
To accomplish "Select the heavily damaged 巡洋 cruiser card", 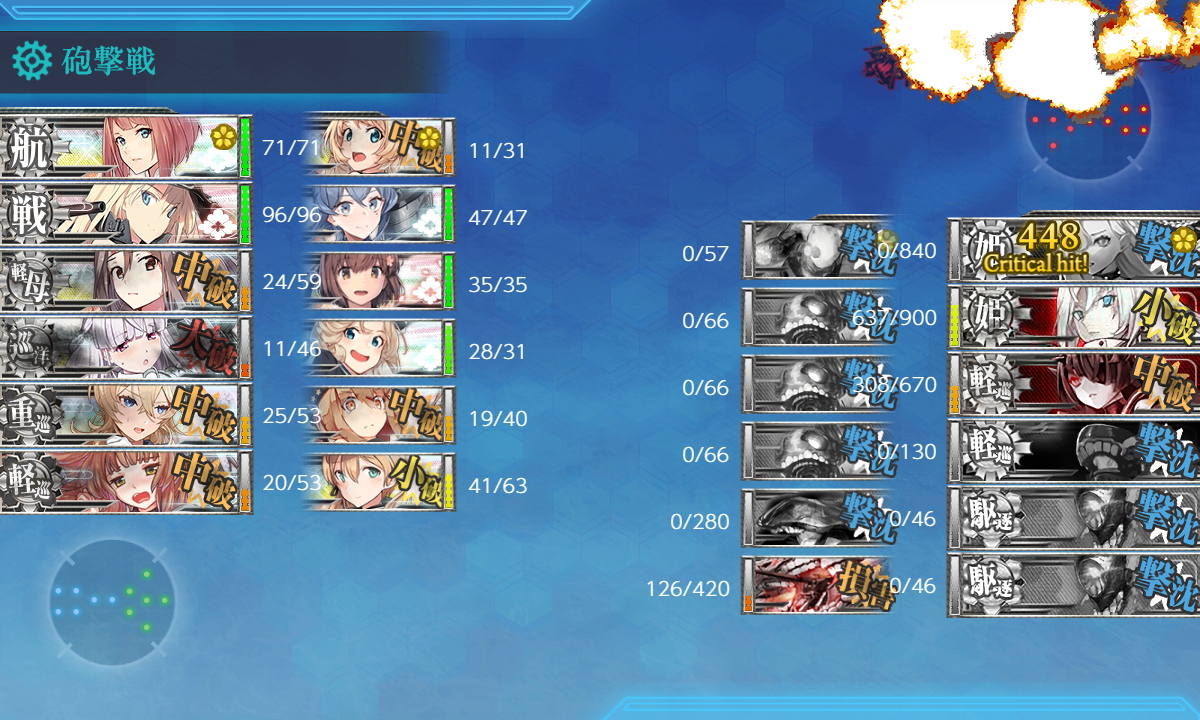I will point(125,349).
